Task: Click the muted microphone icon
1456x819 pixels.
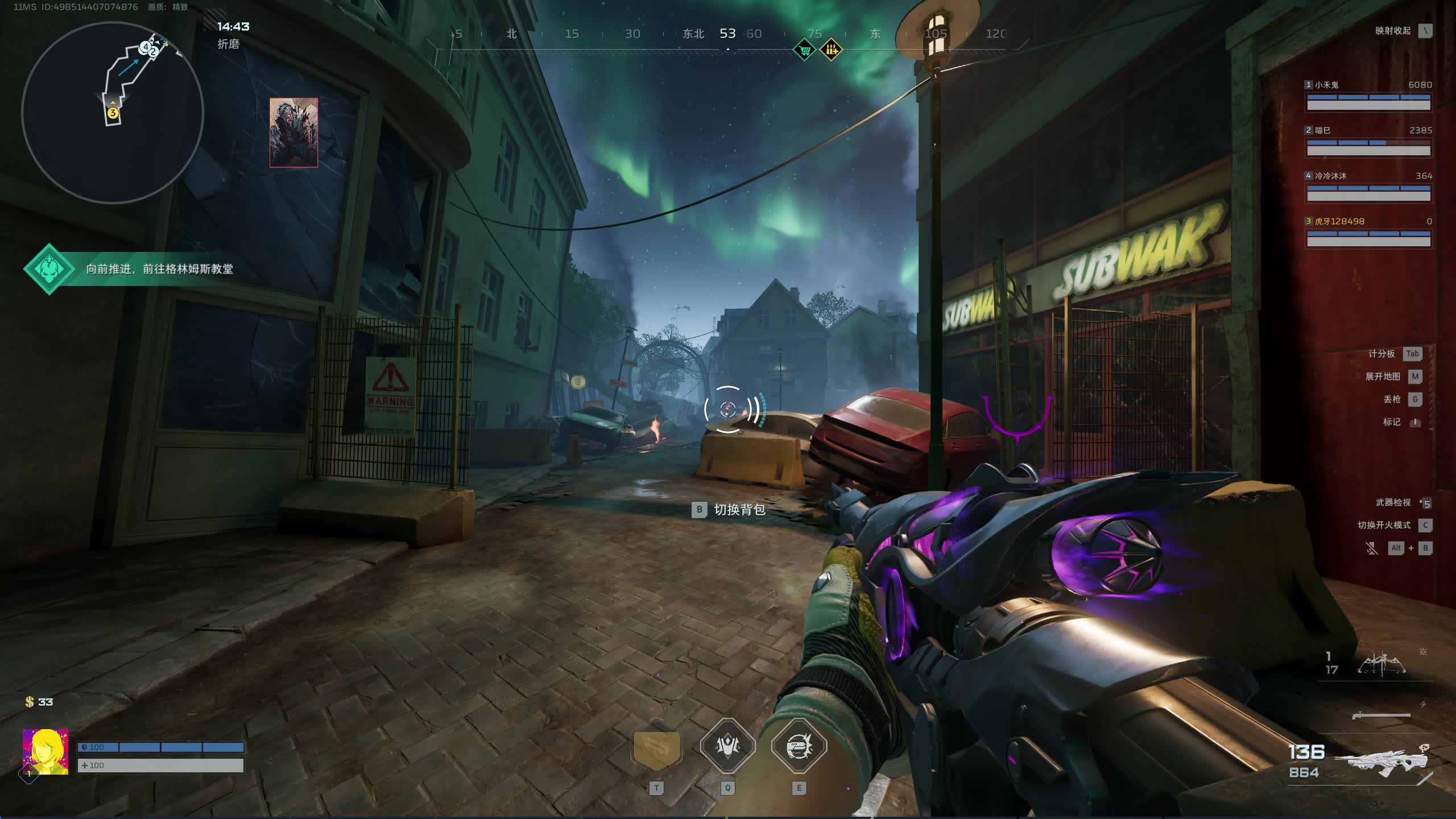Action: pos(1372,548)
